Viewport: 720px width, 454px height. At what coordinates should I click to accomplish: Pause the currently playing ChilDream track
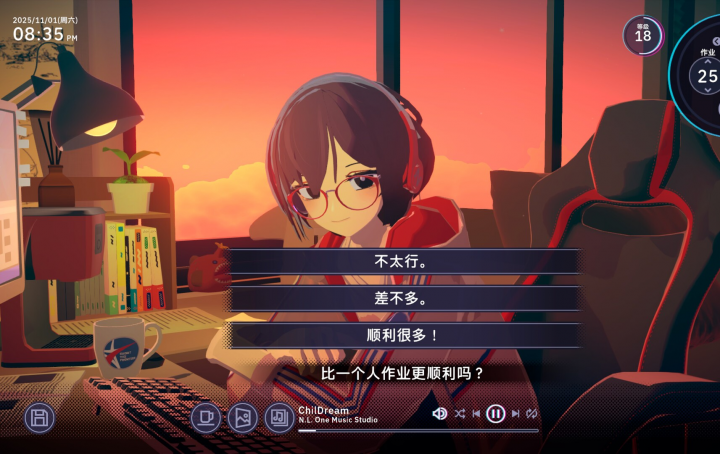(496, 413)
